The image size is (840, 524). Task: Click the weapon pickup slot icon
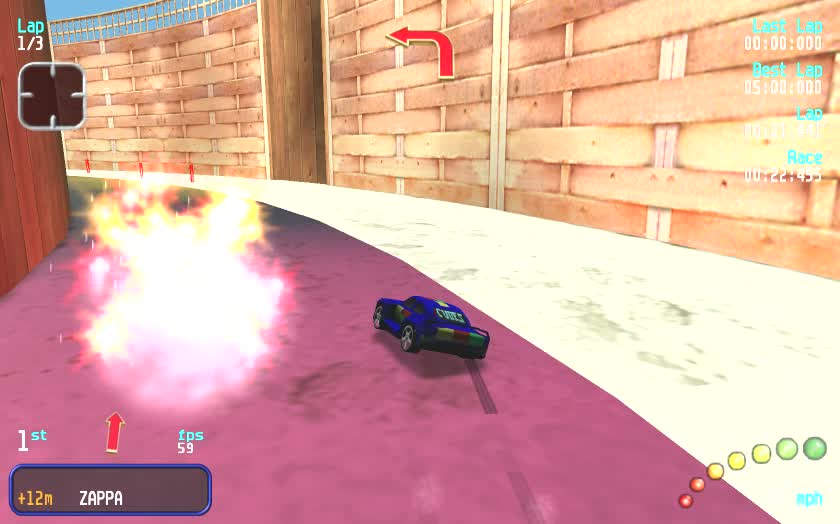pos(51,95)
